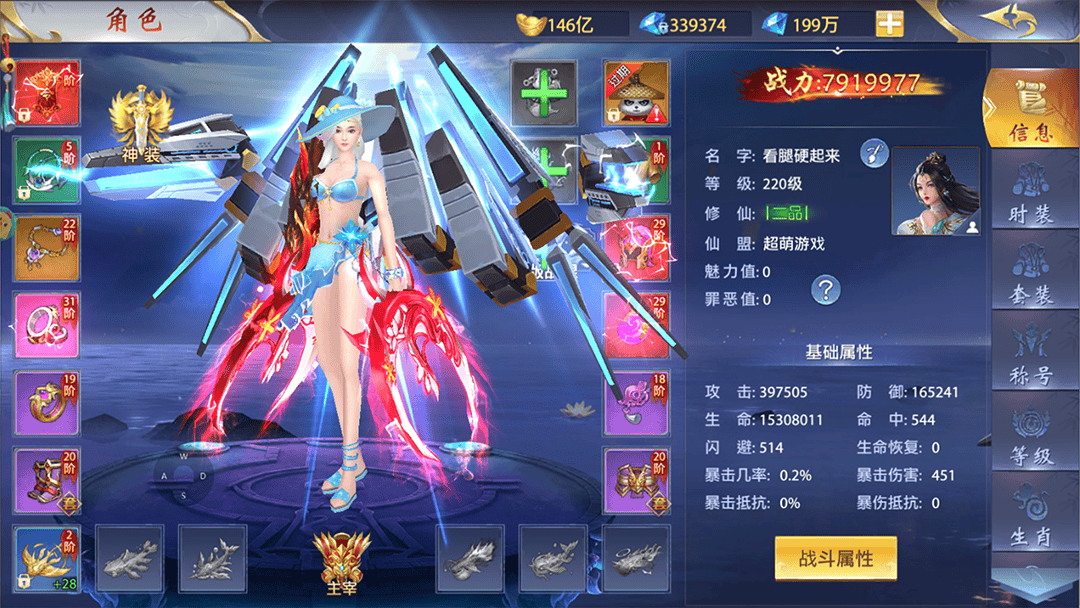The height and width of the screenshot is (608, 1080).
Task: Select the +28 golden wing slot
Action: click(47, 557)
